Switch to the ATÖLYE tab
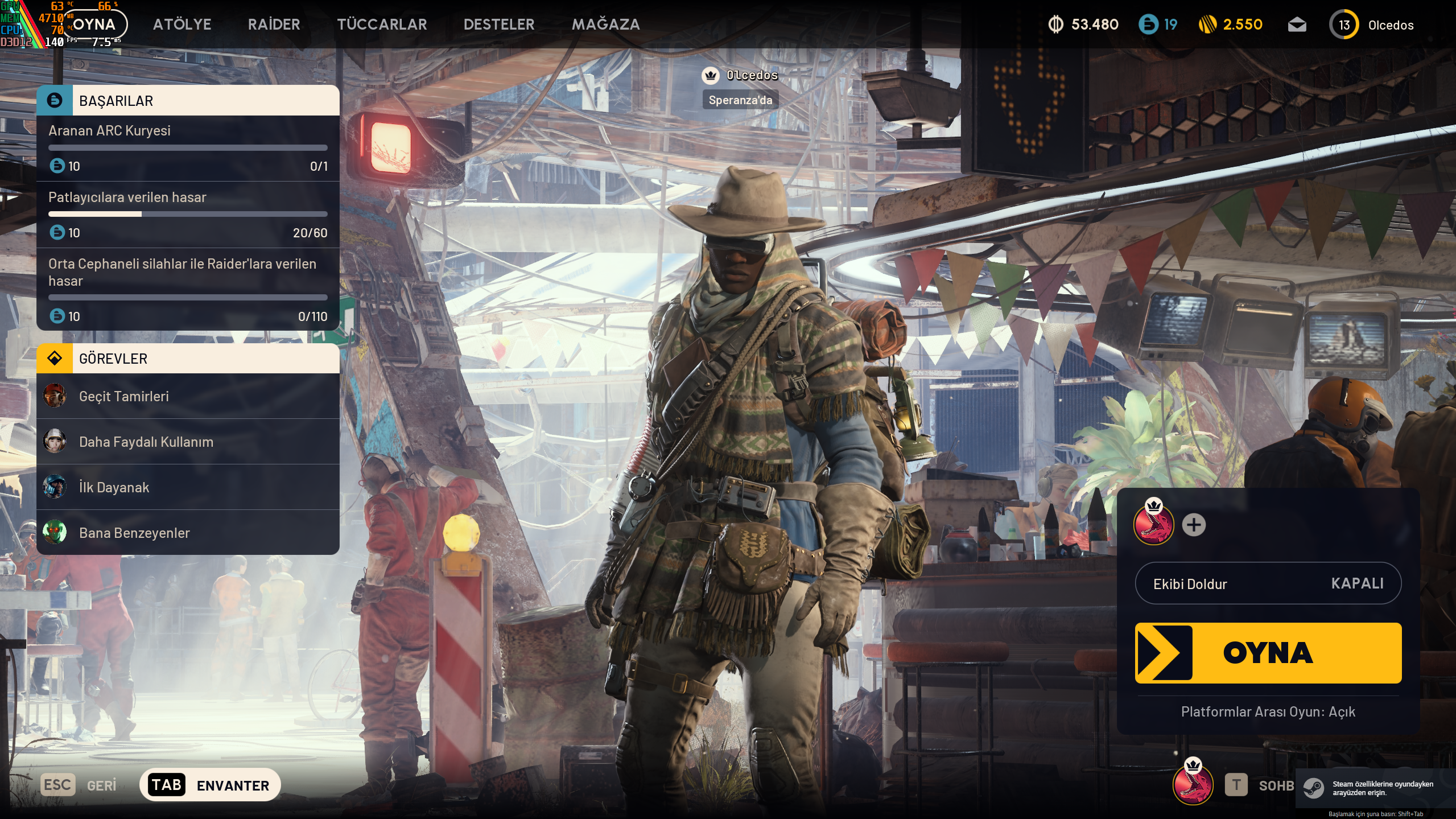The width and height of the screenshot is (1456, 819). point(182,24)
